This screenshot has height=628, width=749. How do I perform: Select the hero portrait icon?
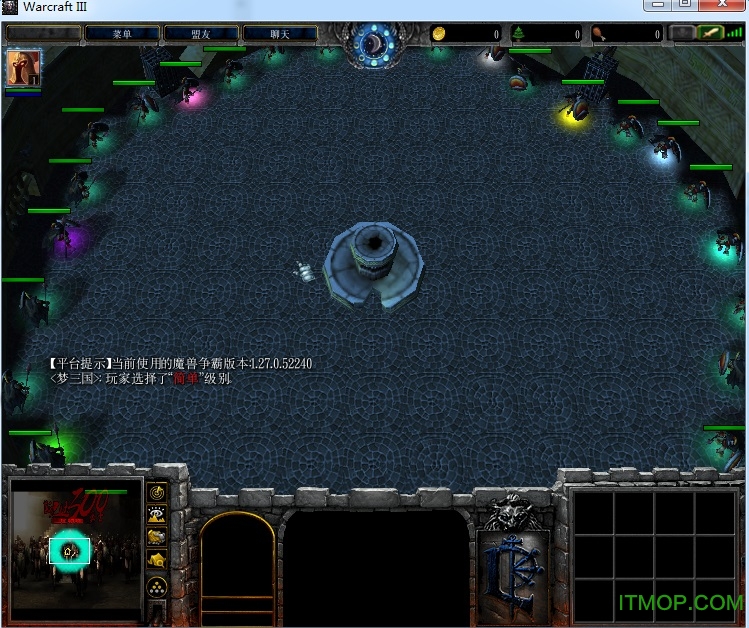click(19, 68)
